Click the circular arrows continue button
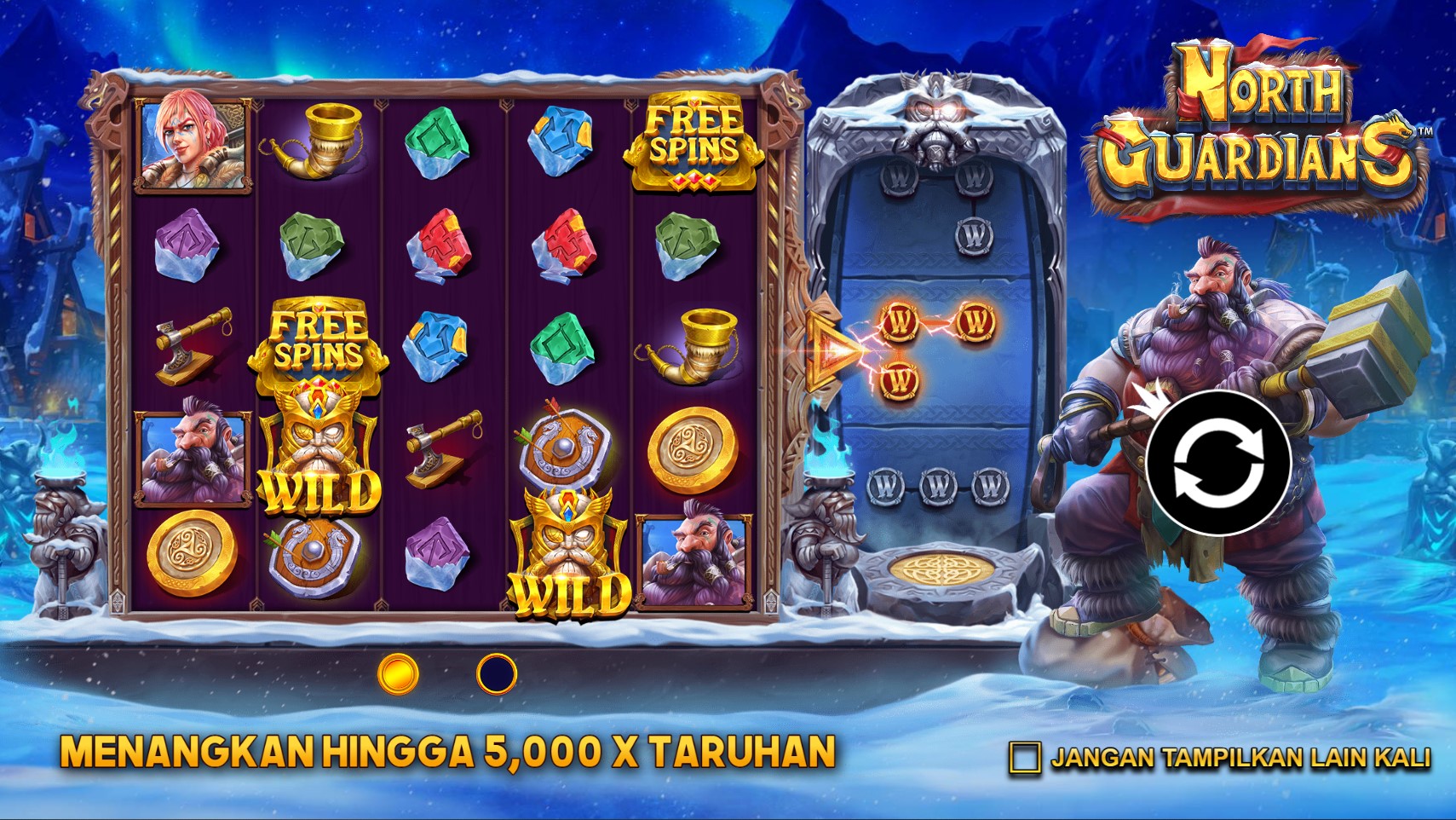This screenshot has width=1456, height=820. (1217, 464)
